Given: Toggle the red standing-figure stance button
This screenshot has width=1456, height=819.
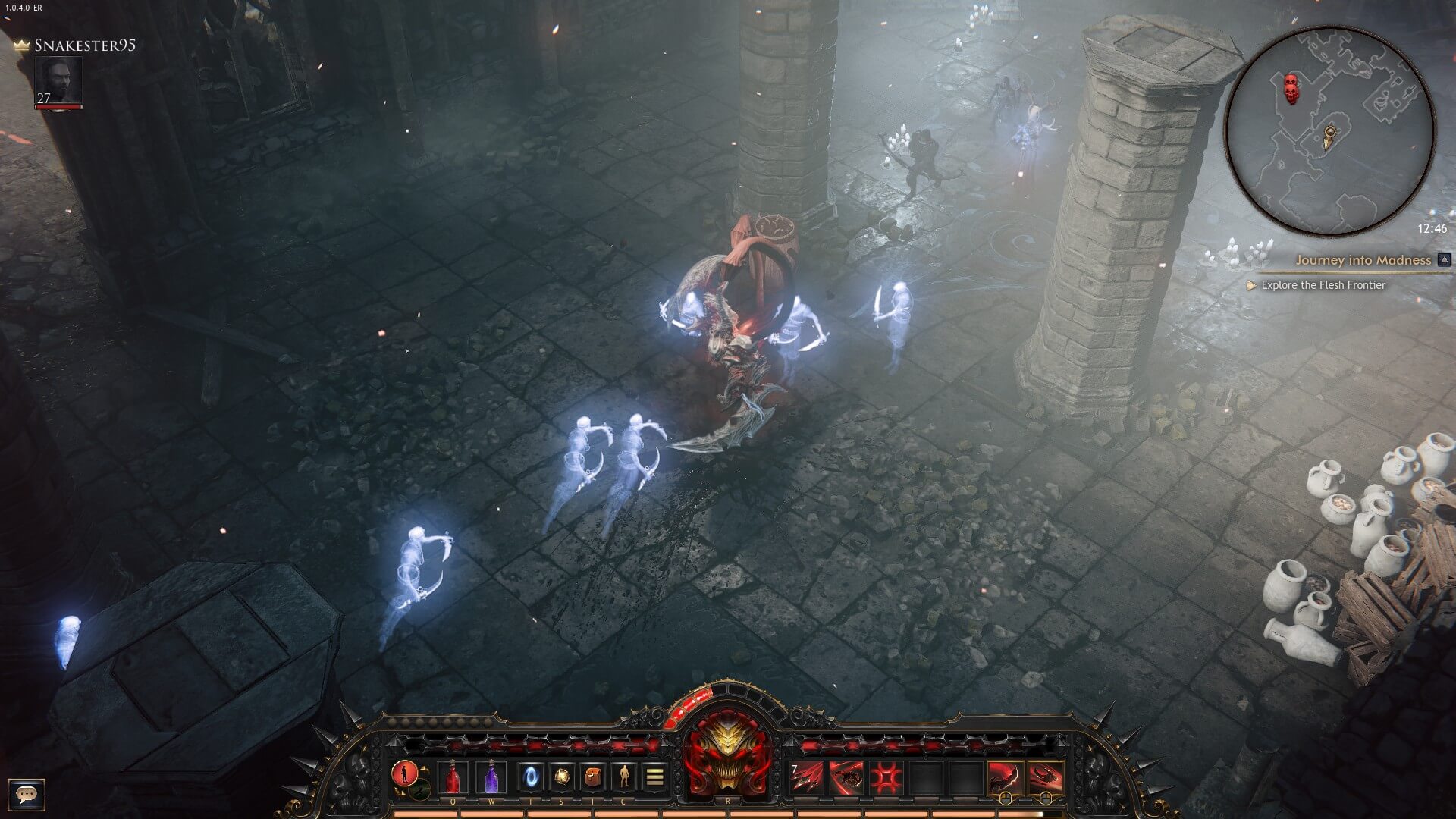Looking at the screenshot, I should pyautogui.click(x=404, y=773).
